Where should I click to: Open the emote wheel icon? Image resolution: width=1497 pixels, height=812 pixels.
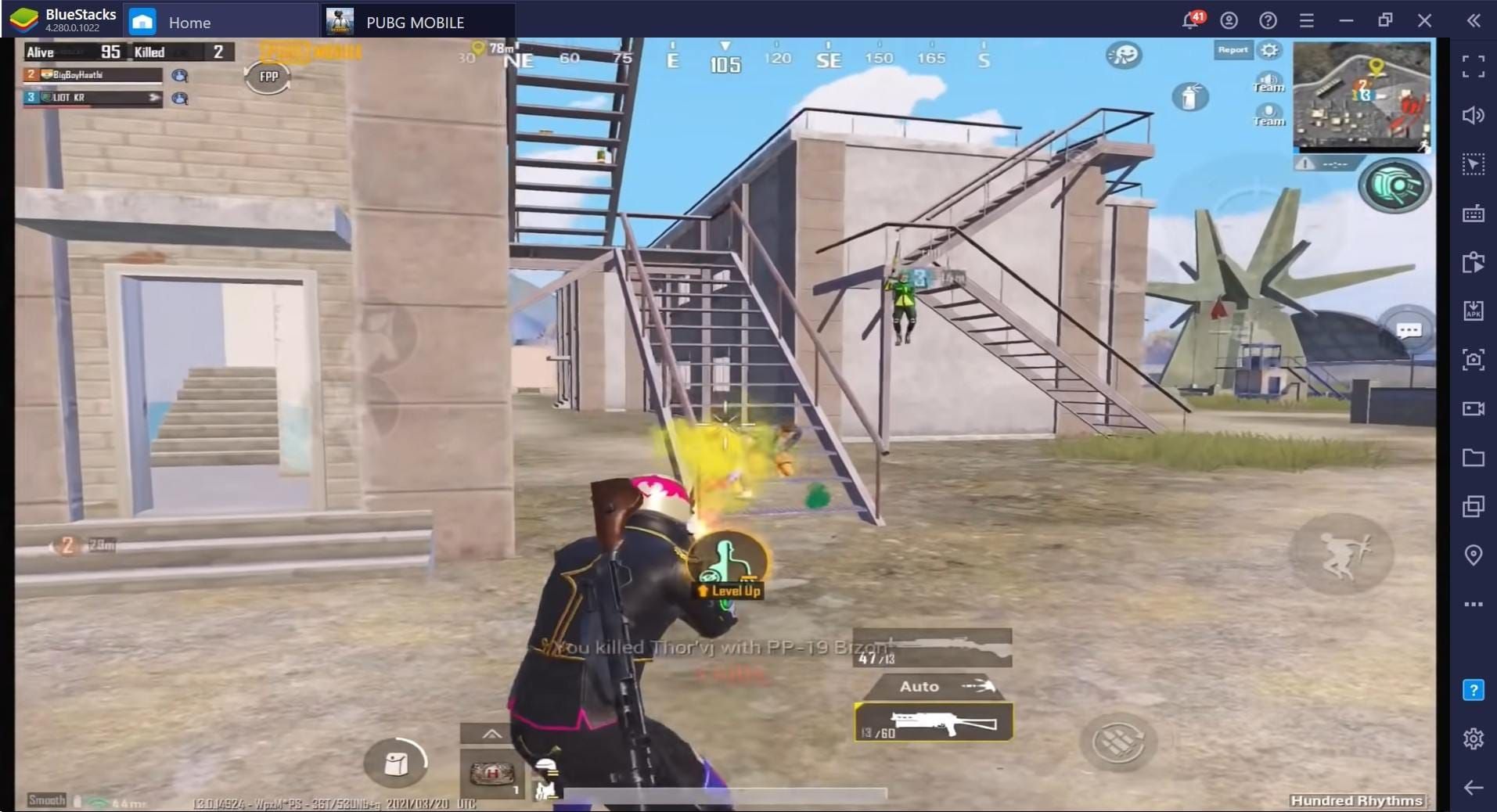[1125, 54]
